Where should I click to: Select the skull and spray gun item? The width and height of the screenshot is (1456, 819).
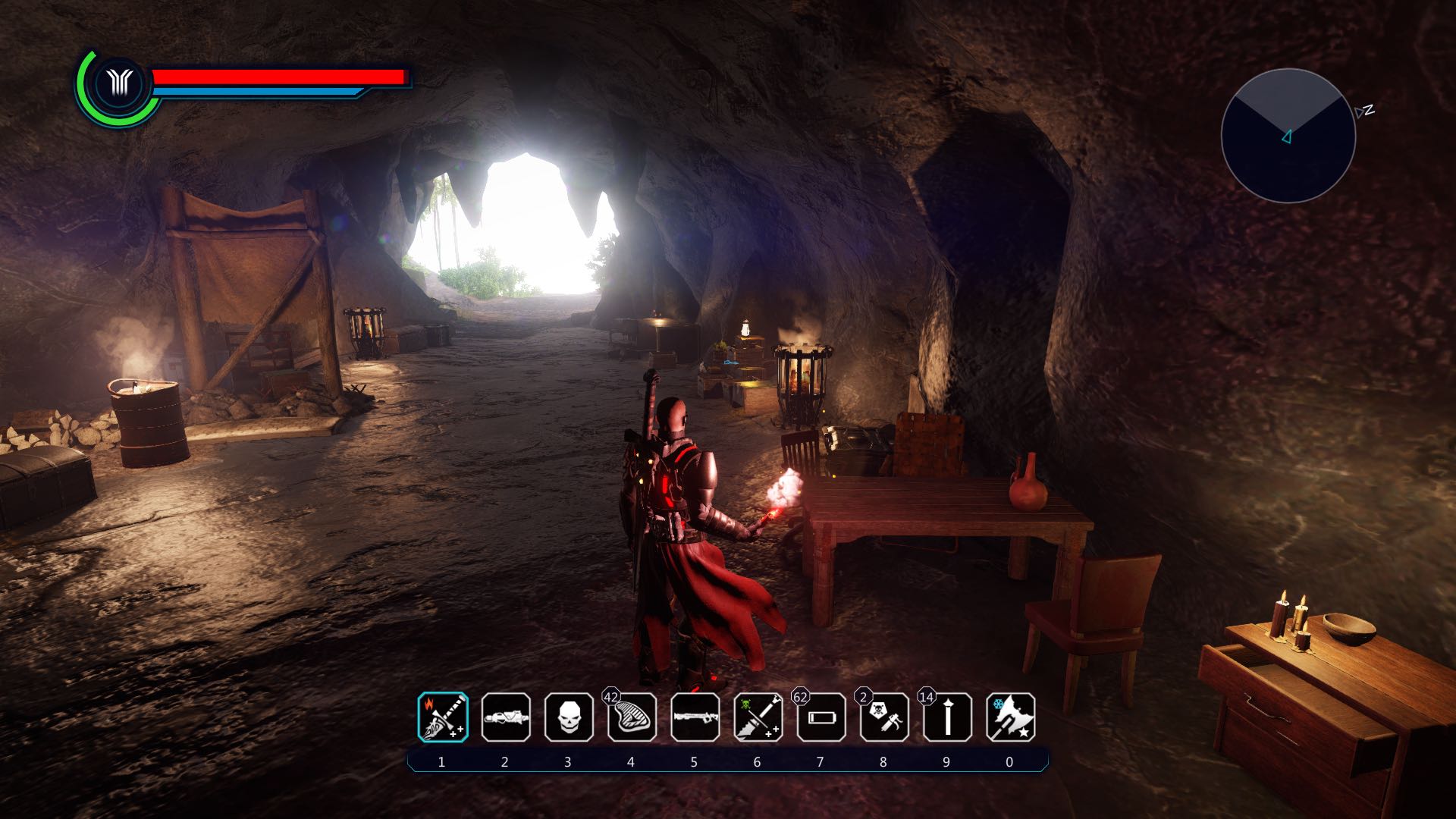pyautogui.click(x=884, y=717)
